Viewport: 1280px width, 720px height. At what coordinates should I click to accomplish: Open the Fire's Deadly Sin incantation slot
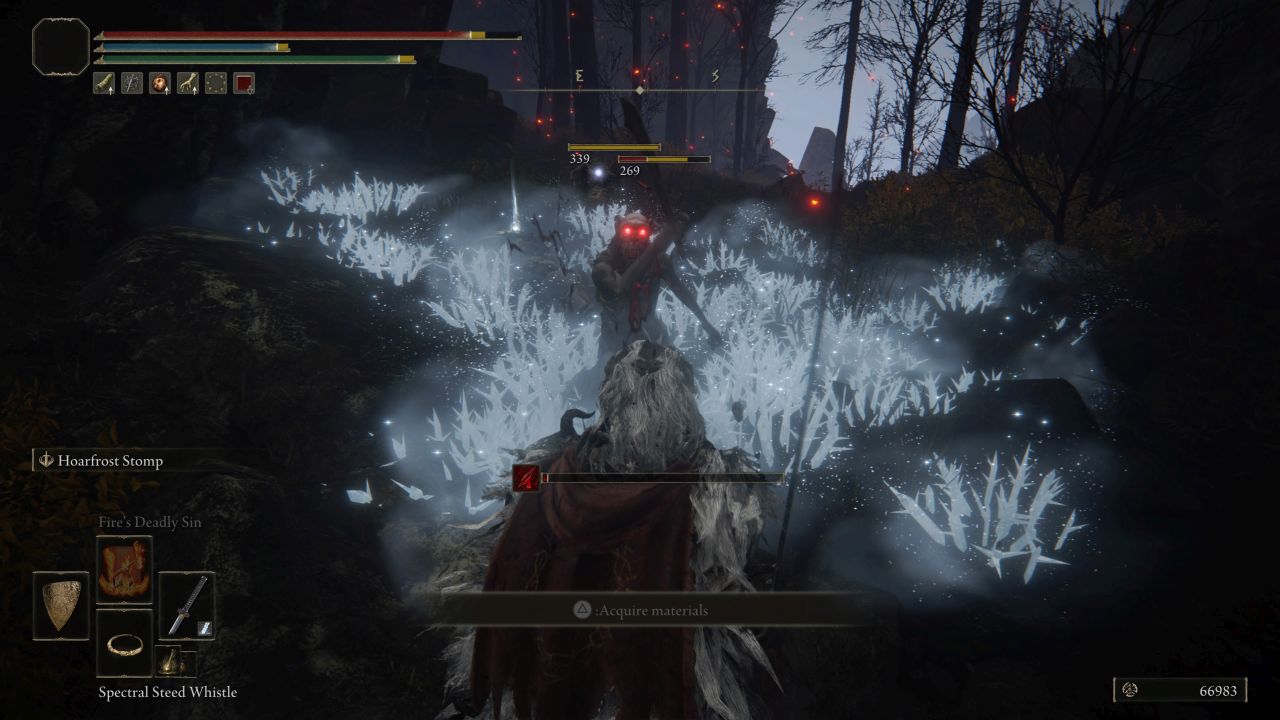tap(124, 567)
